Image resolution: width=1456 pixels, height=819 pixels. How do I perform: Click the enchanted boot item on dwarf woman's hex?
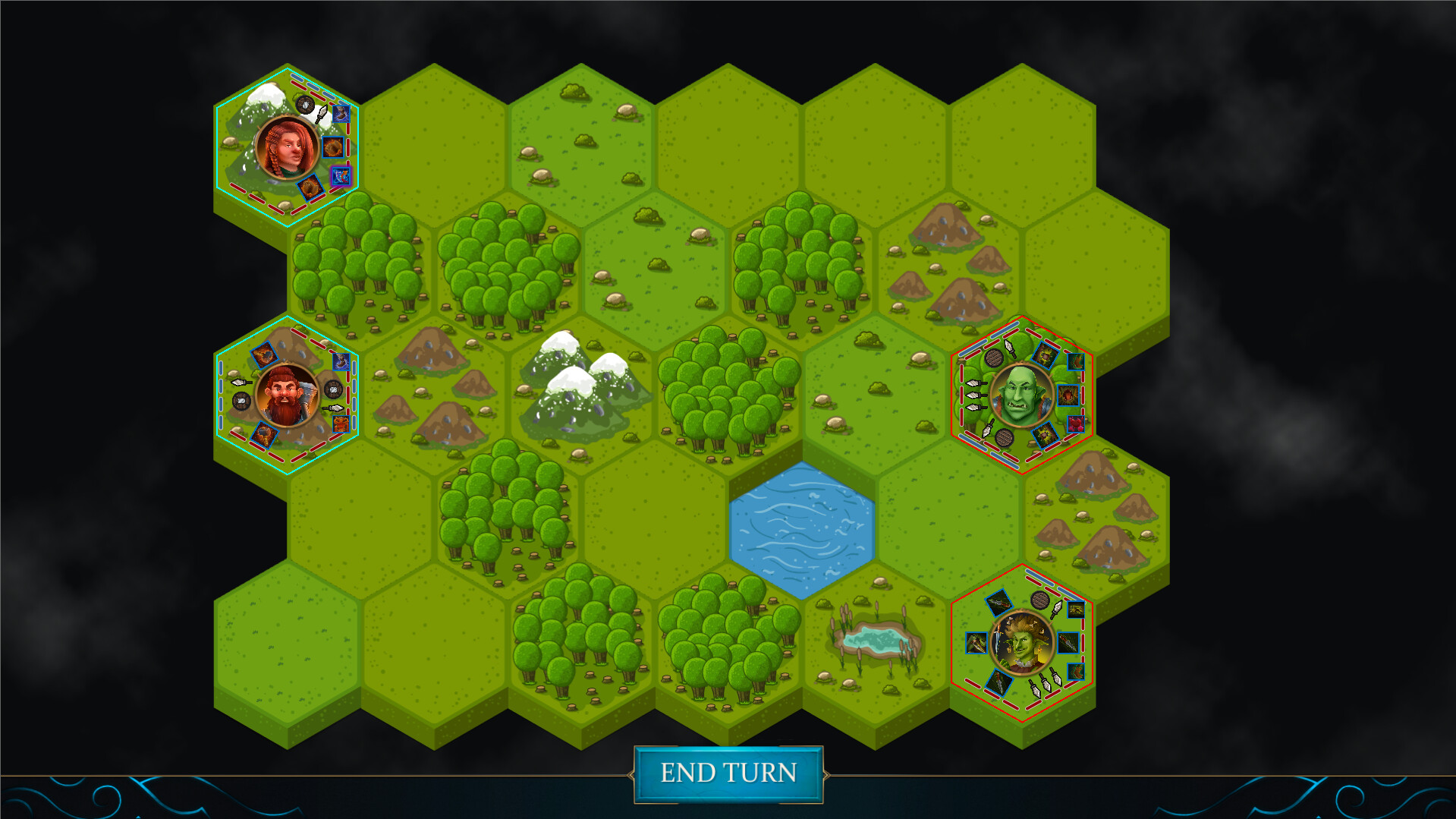point(341,115)
